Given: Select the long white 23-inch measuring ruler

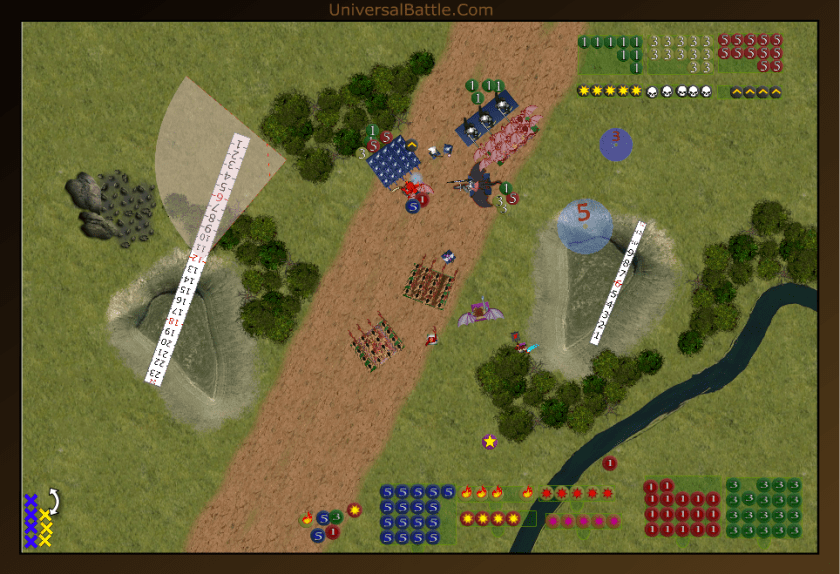Looking at the screenshot, I should click(x=197, y=259).
